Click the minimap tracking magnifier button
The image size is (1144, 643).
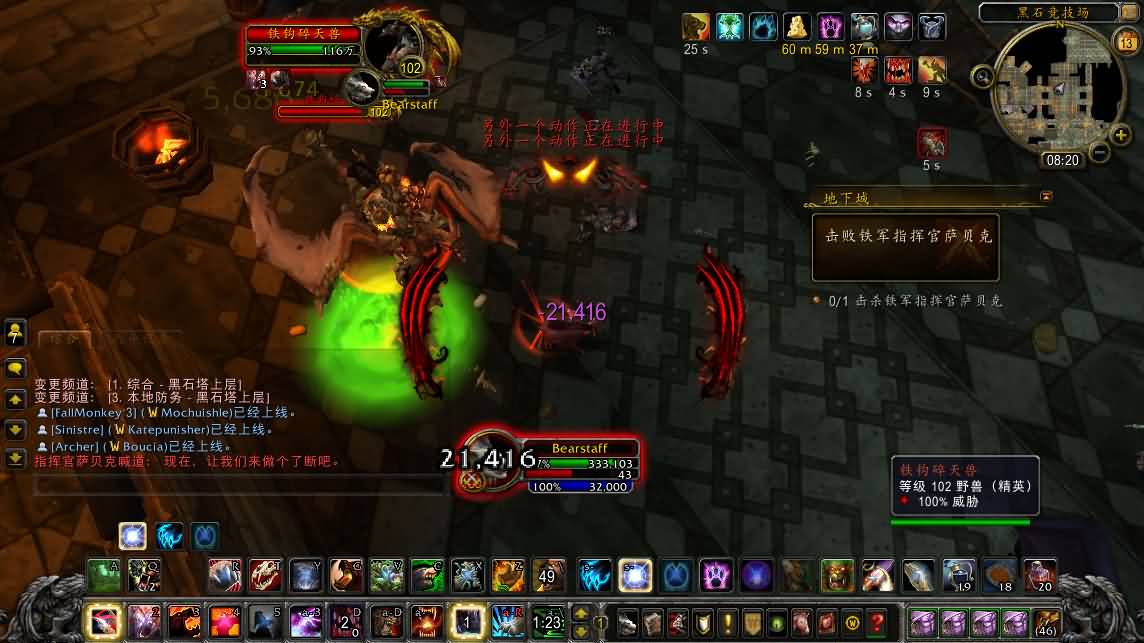point(983,76)
